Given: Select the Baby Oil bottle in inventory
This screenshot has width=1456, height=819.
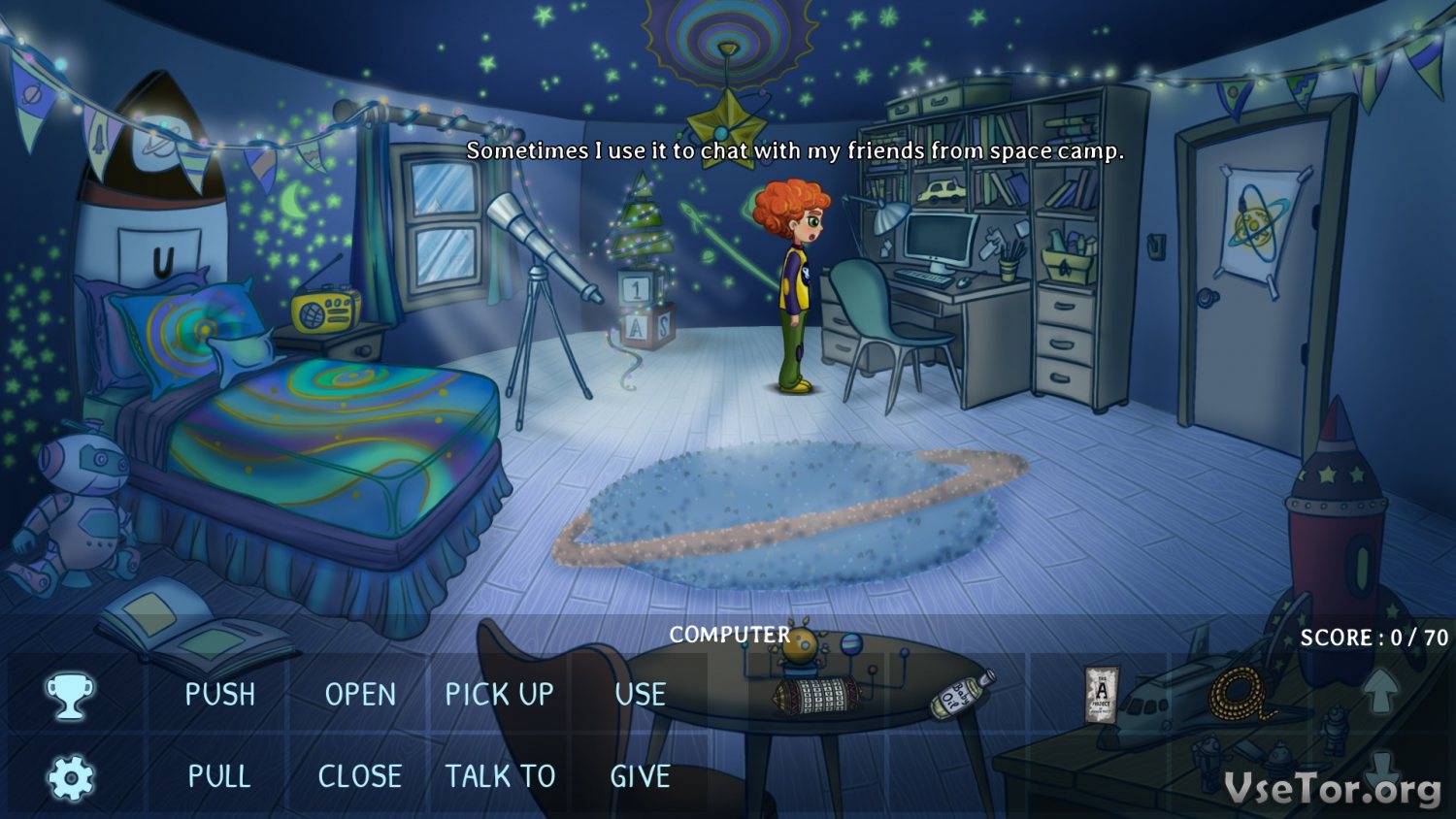Looking at the screenshot, I should (961, 695).
